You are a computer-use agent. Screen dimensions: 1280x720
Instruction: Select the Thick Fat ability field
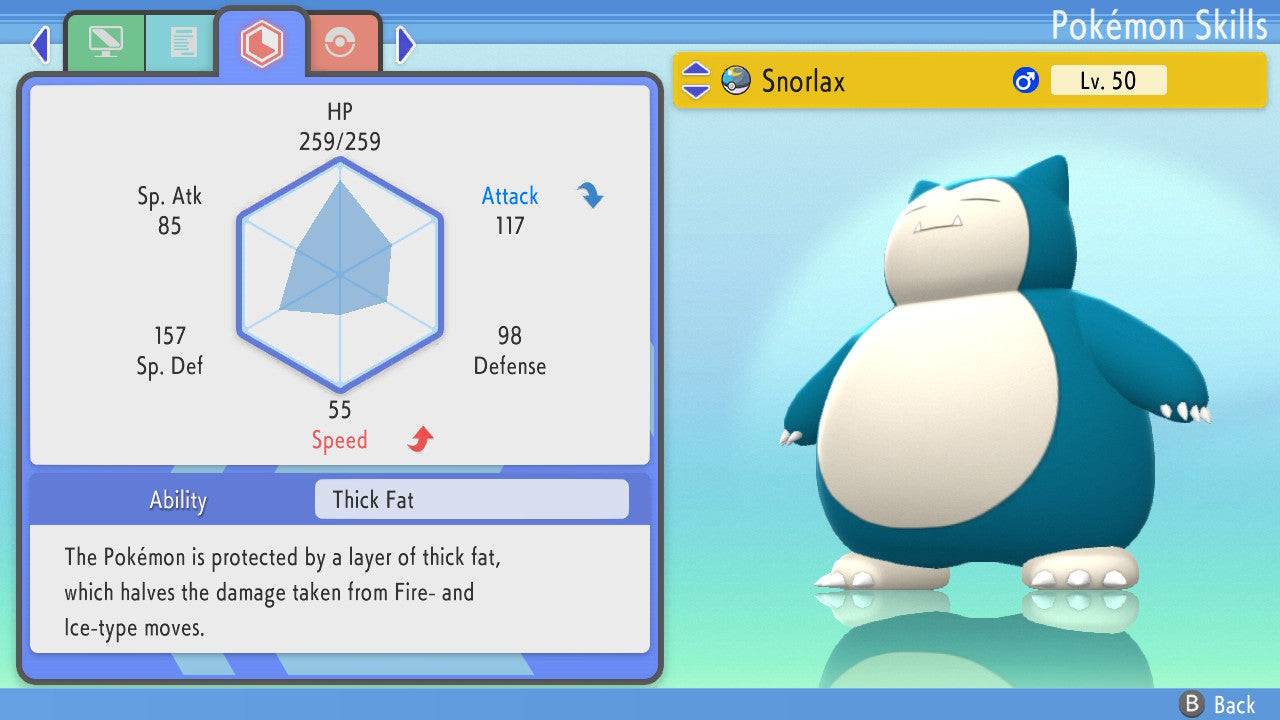(471, 499)
